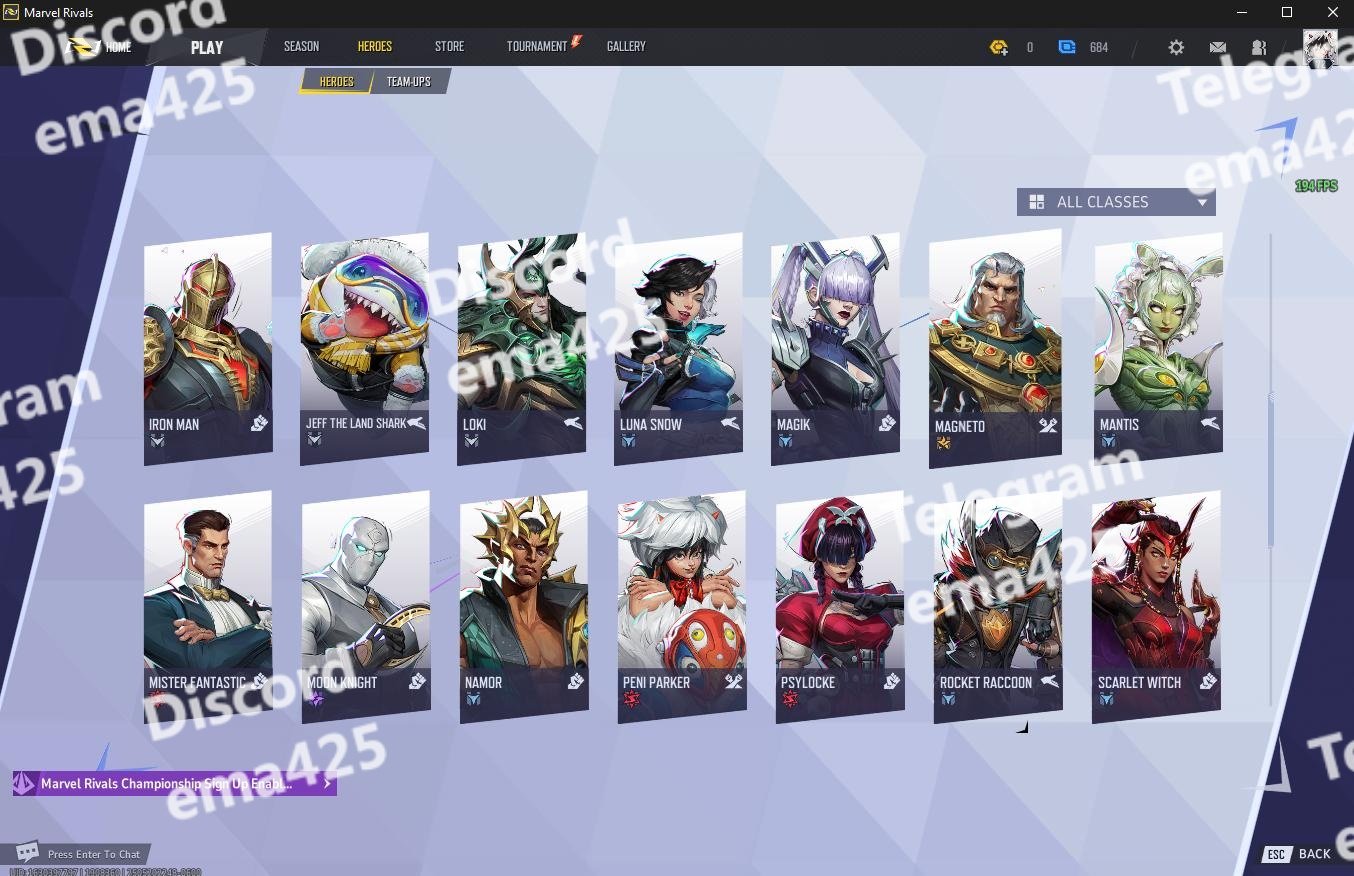This screenshot has height=876, width=1354.
Task: Switch to the Team-Ups tab
Action: click(x=409, y=82)
